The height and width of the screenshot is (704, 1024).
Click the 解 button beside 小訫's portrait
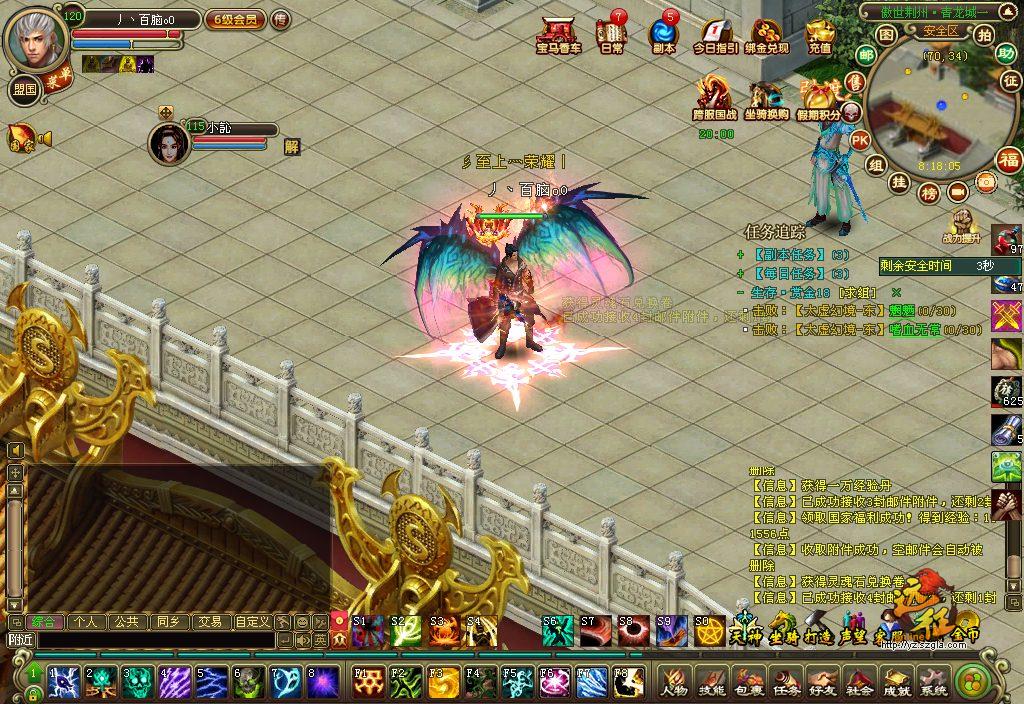pyautogui.click(x=292, y=146)
